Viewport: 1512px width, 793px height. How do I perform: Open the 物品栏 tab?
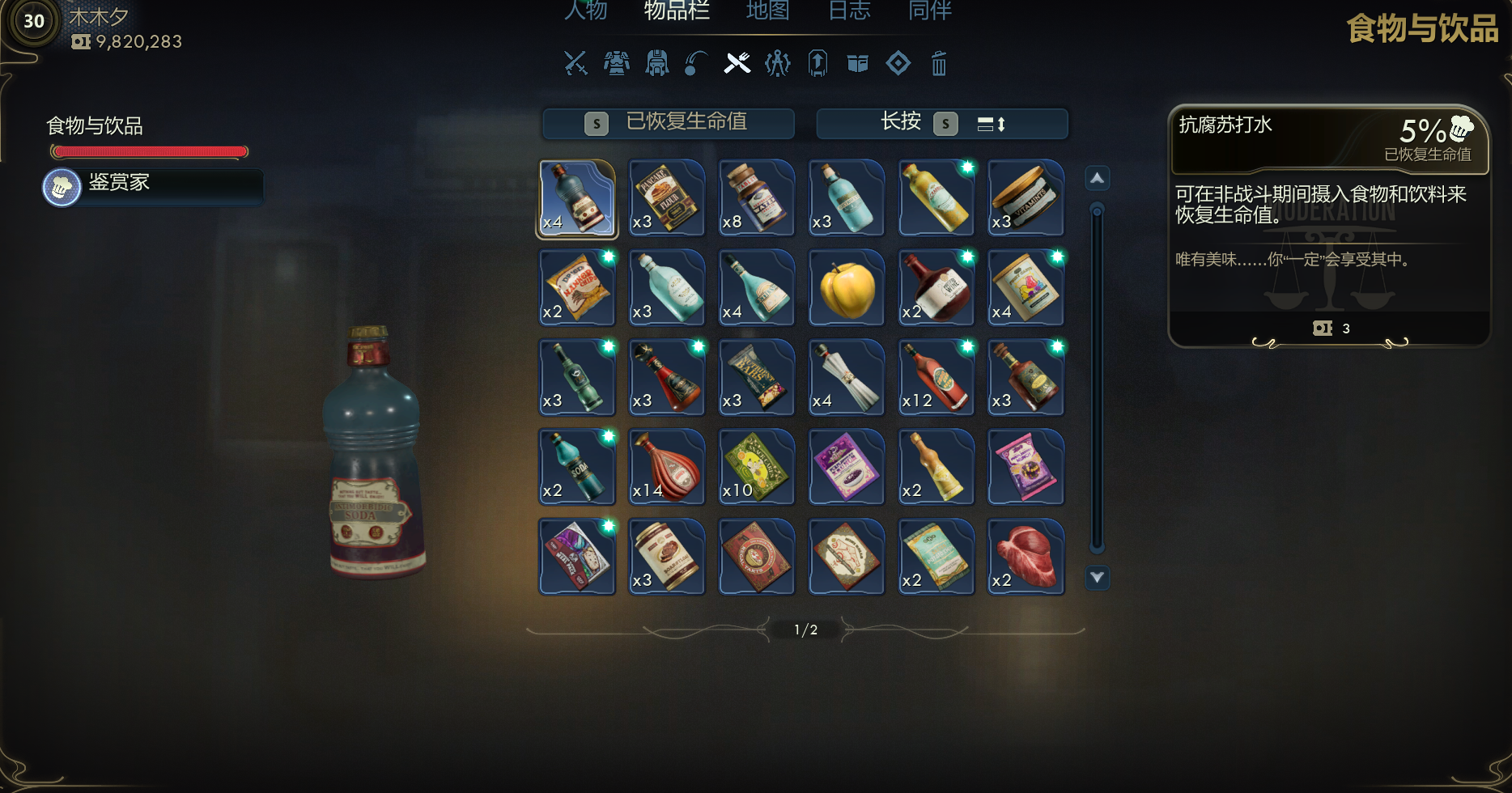pyautogui.click(x=677, y=11)
